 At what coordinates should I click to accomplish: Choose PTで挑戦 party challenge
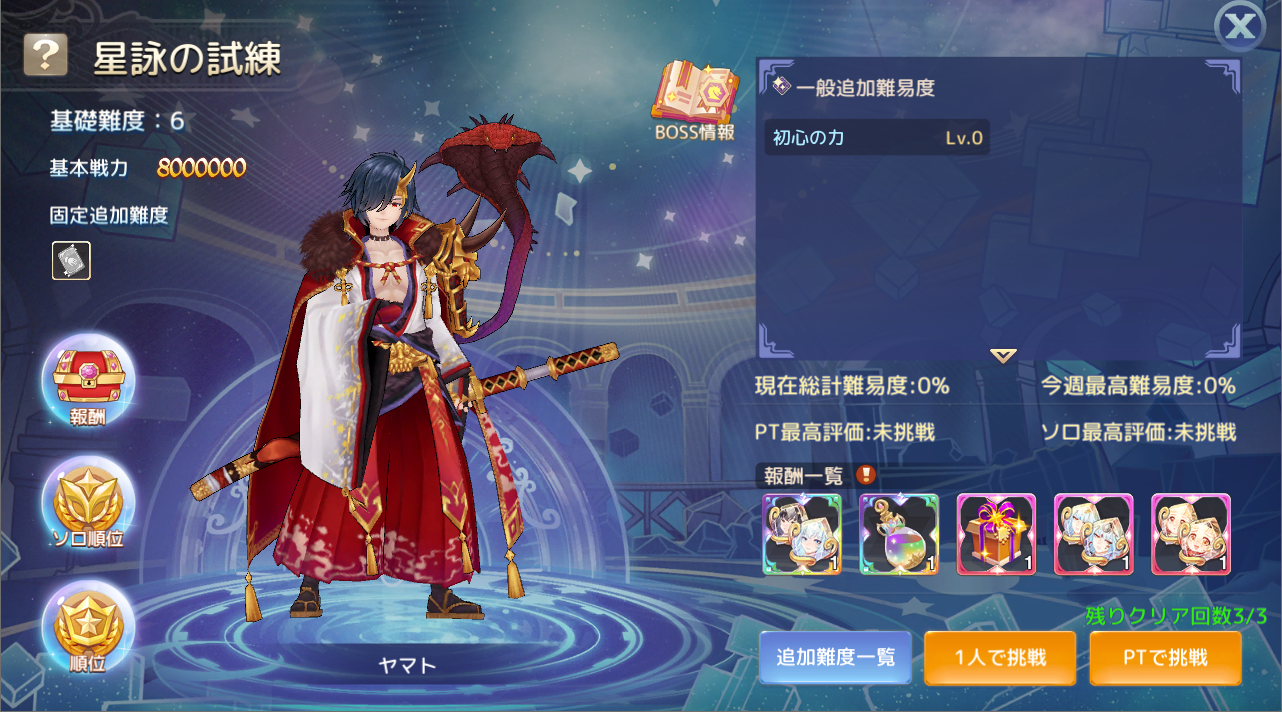click(x=1163, y=657)
